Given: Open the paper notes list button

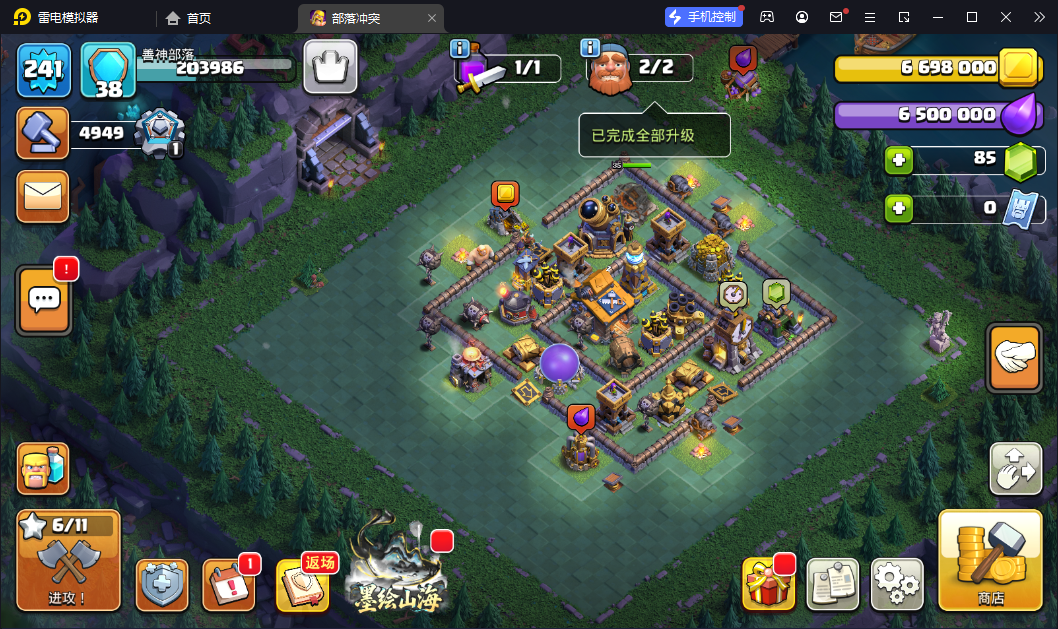Looking at the screenshot, I should (x=833, y=583).
